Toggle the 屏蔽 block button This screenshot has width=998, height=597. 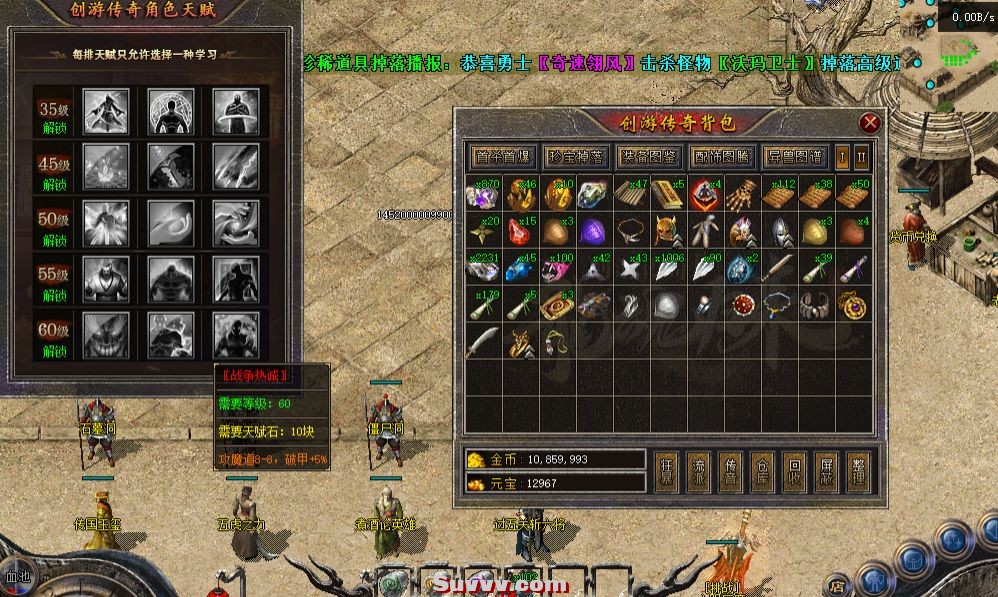coord(826,472)
